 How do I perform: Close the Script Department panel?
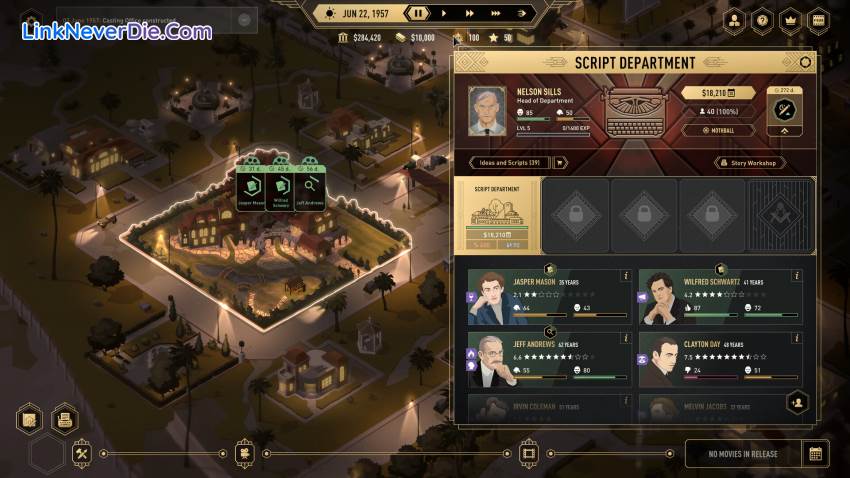click(x=805, y=63)
